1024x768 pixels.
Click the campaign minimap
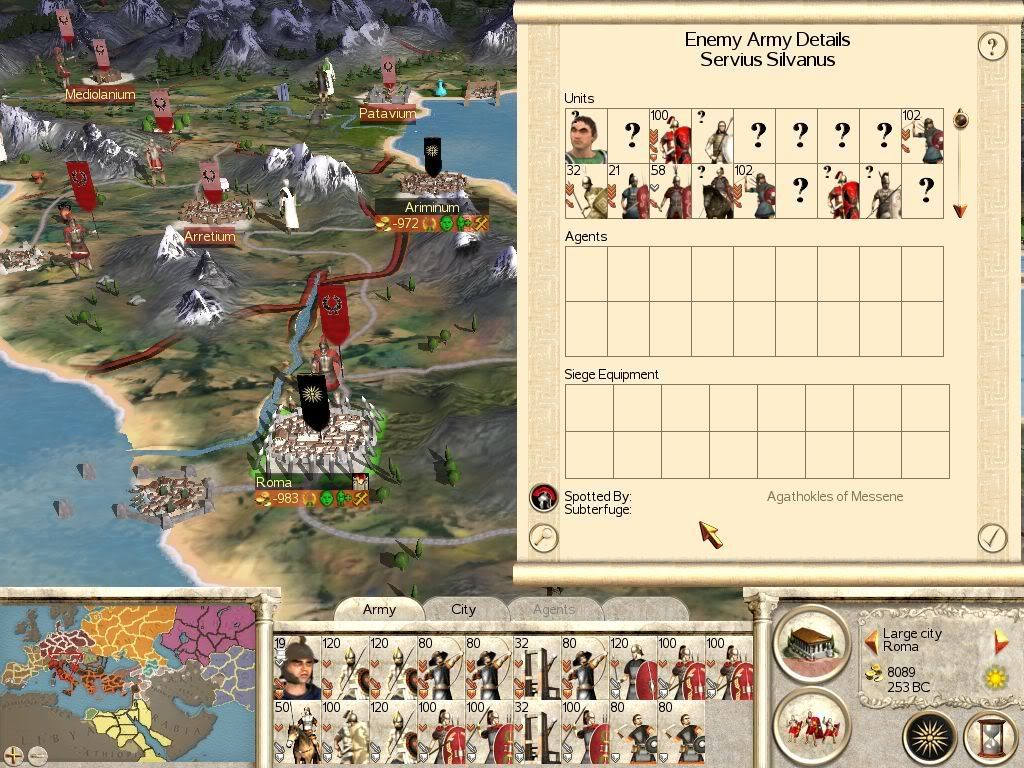[130, 670]
